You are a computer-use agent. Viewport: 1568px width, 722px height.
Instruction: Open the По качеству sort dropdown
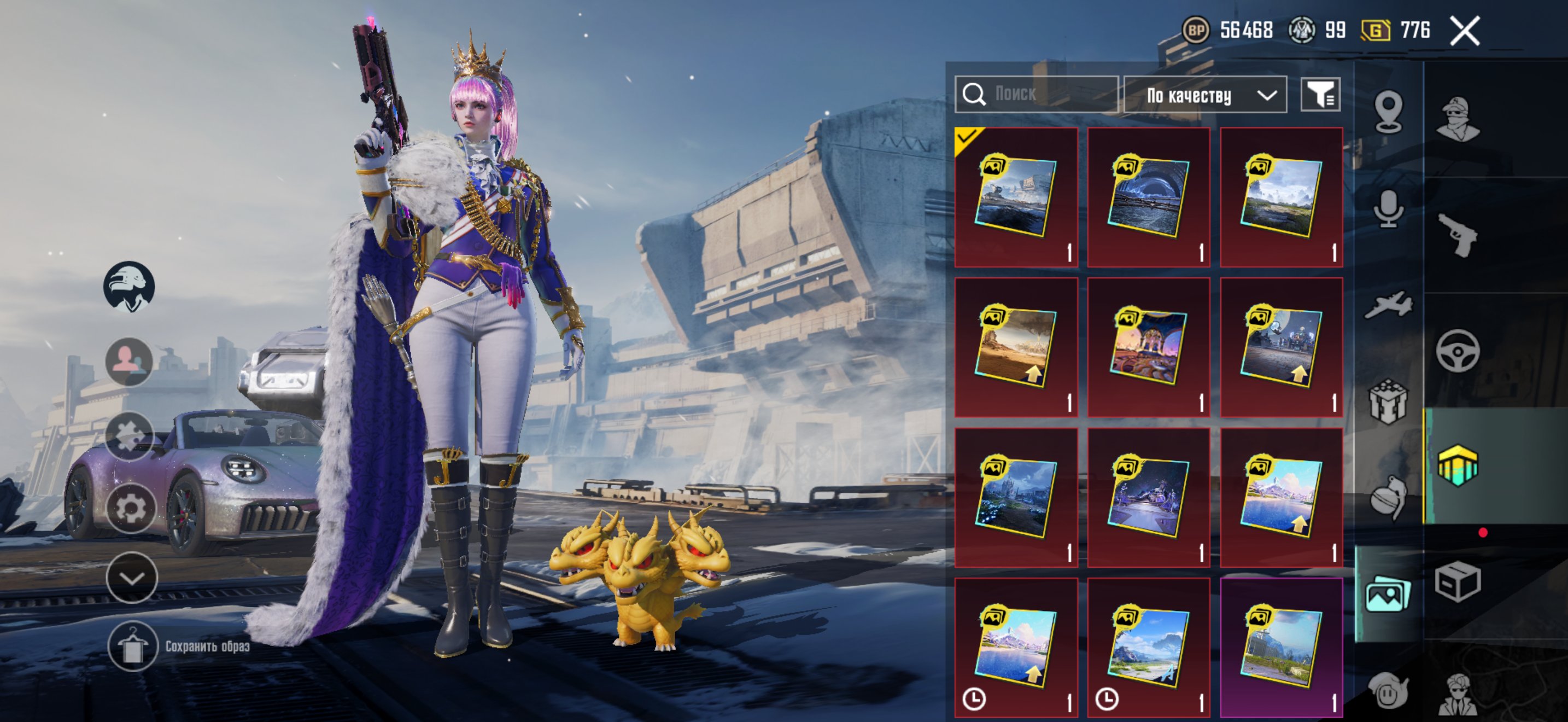(x=1204, y=95)
